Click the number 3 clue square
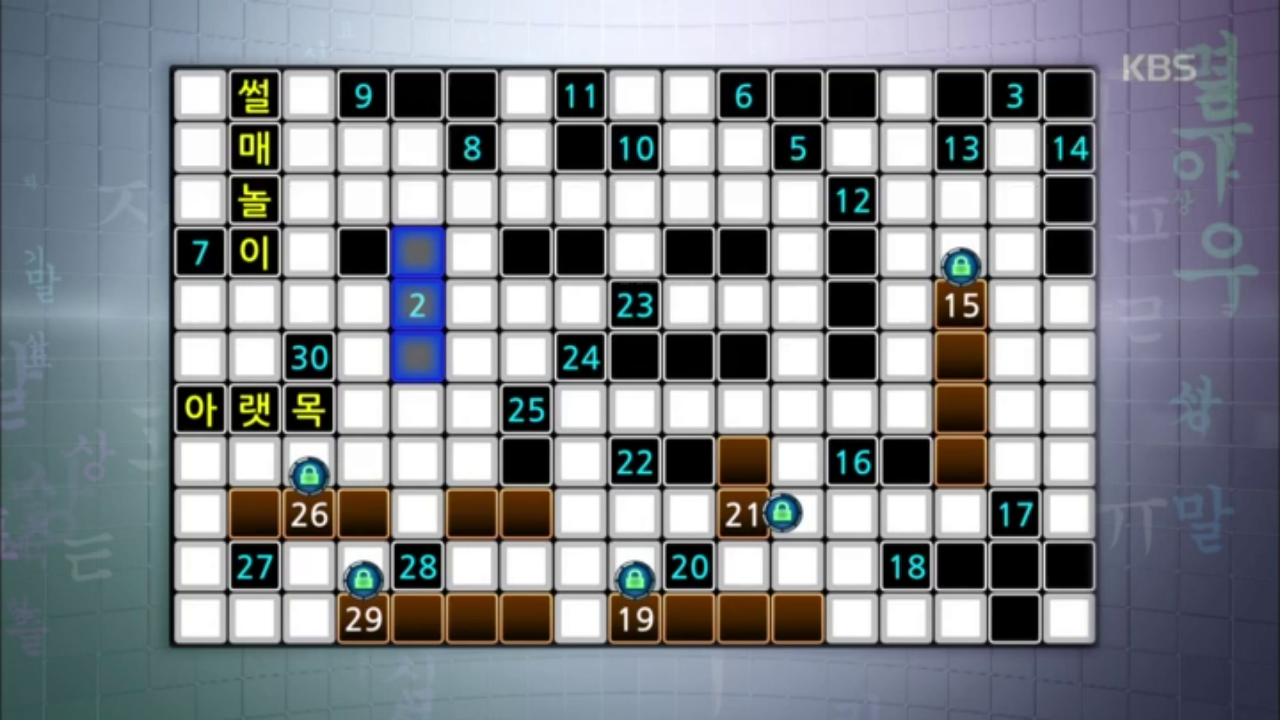Viewport: 1280px width, 720px height. coord(1015,96)
